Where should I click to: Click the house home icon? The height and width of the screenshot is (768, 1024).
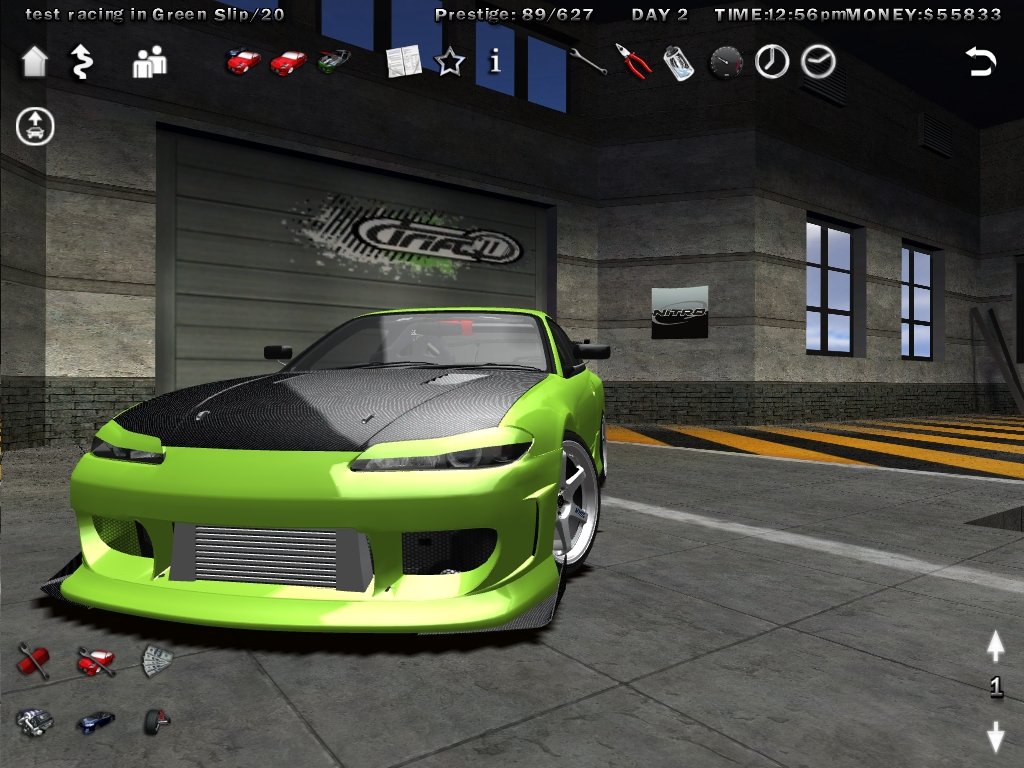tap(34, 62)
